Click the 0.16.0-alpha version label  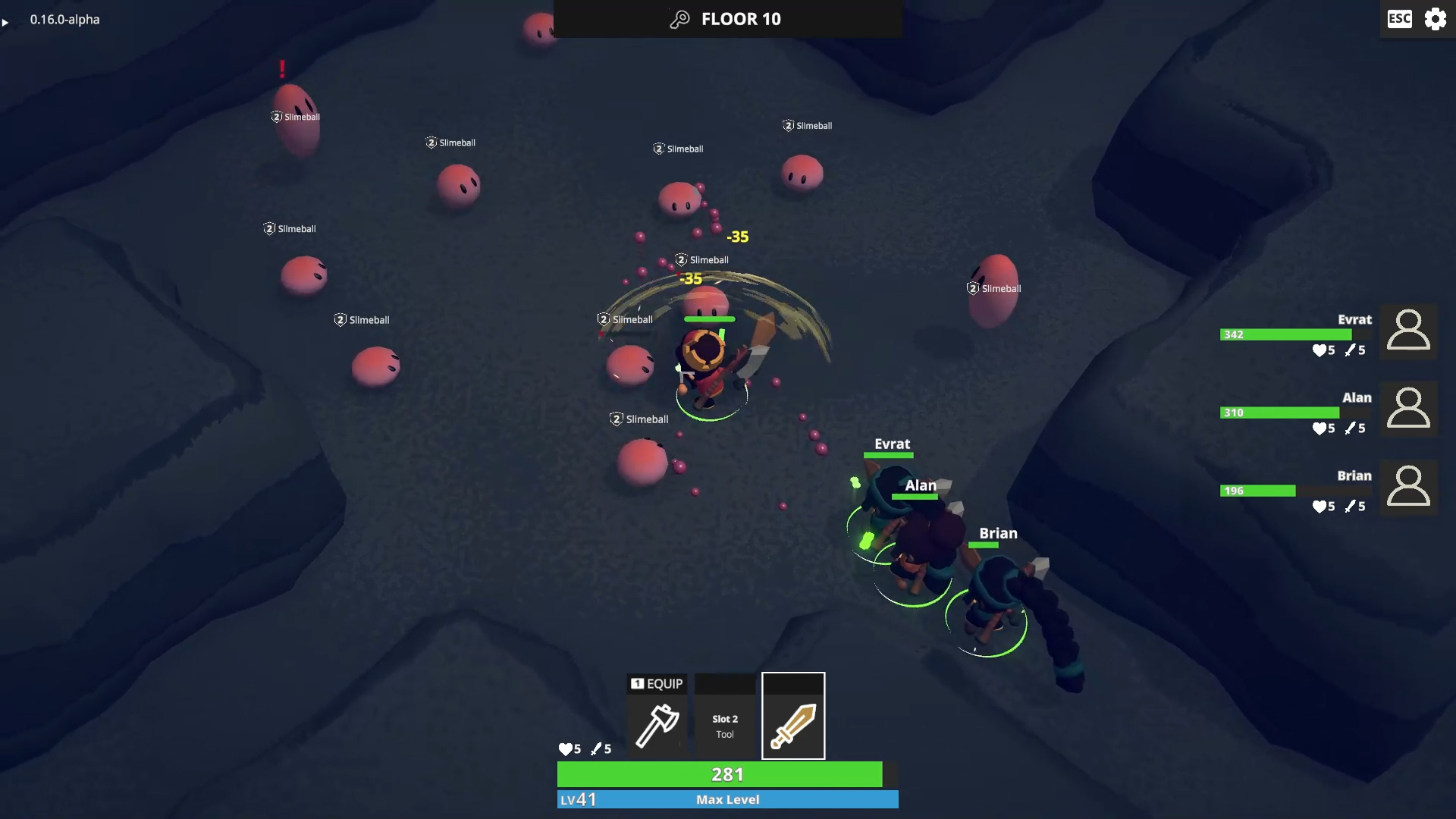(x=64, y=20)
